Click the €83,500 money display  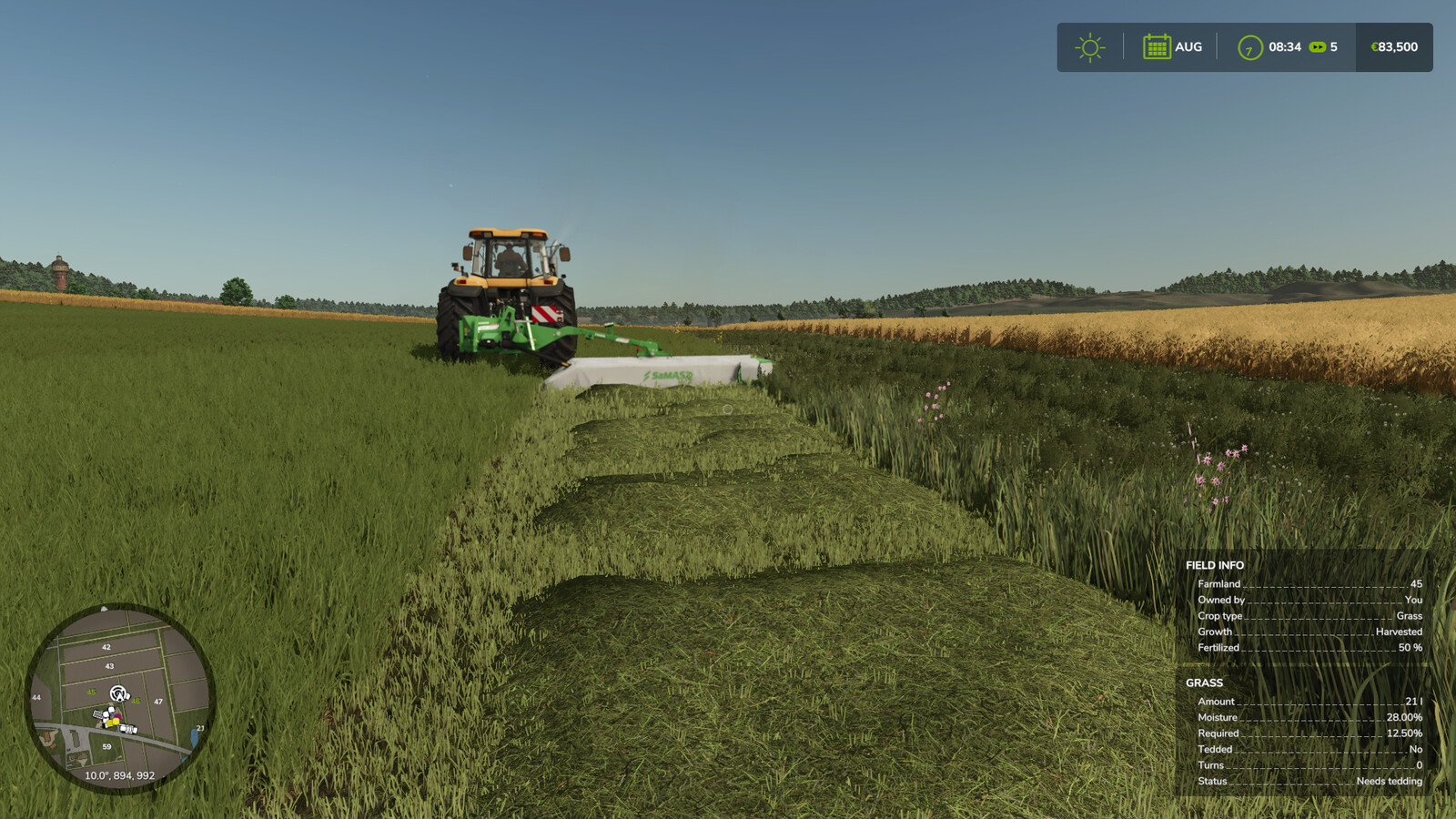point(1393,46)
